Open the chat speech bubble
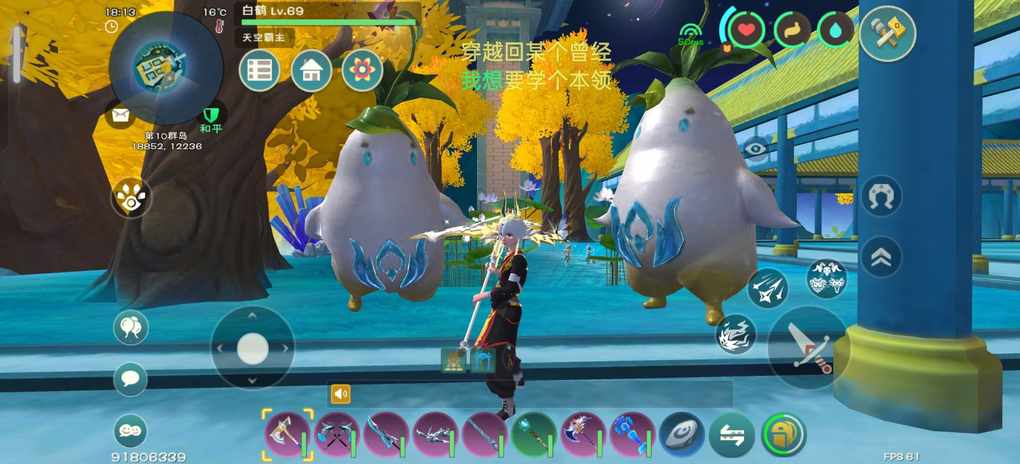Viewport: 1020px width, 464px height. click(x=130, y=378)
